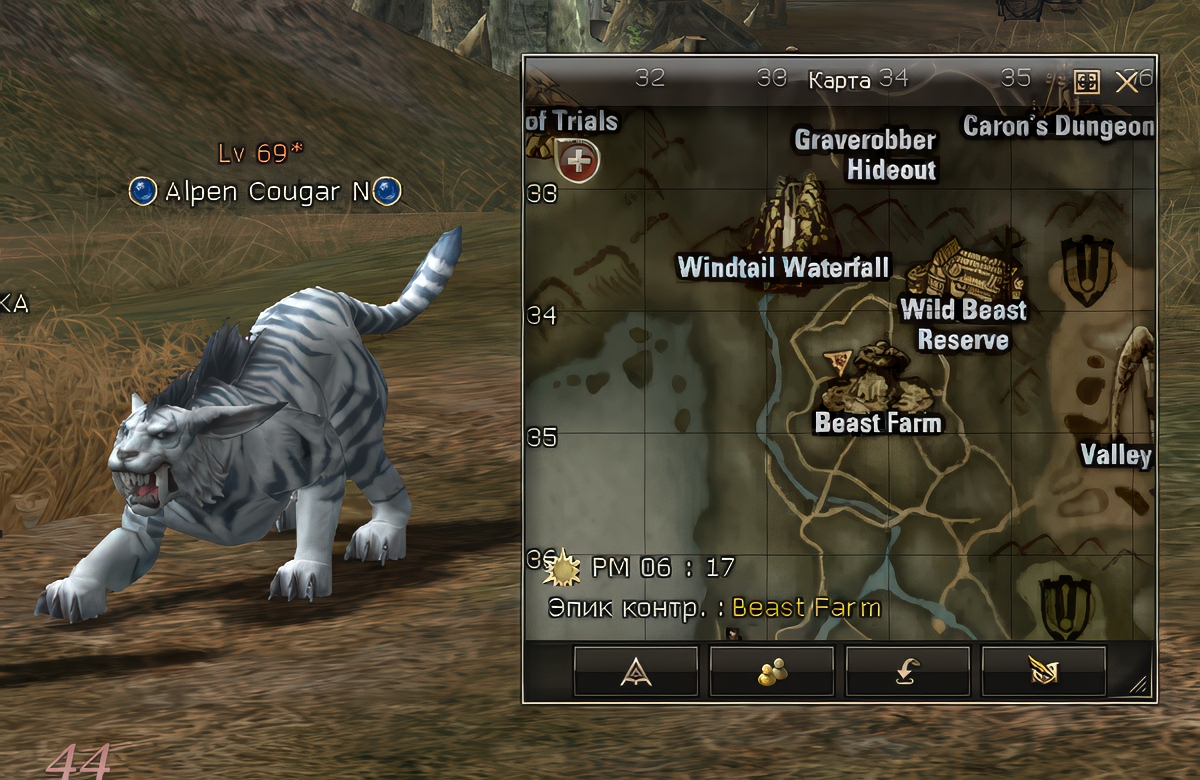Screen dimensions: 1200x780
Task: Click the shield marker beside Wild Beast Reserve
Action: pos(1089,270)
